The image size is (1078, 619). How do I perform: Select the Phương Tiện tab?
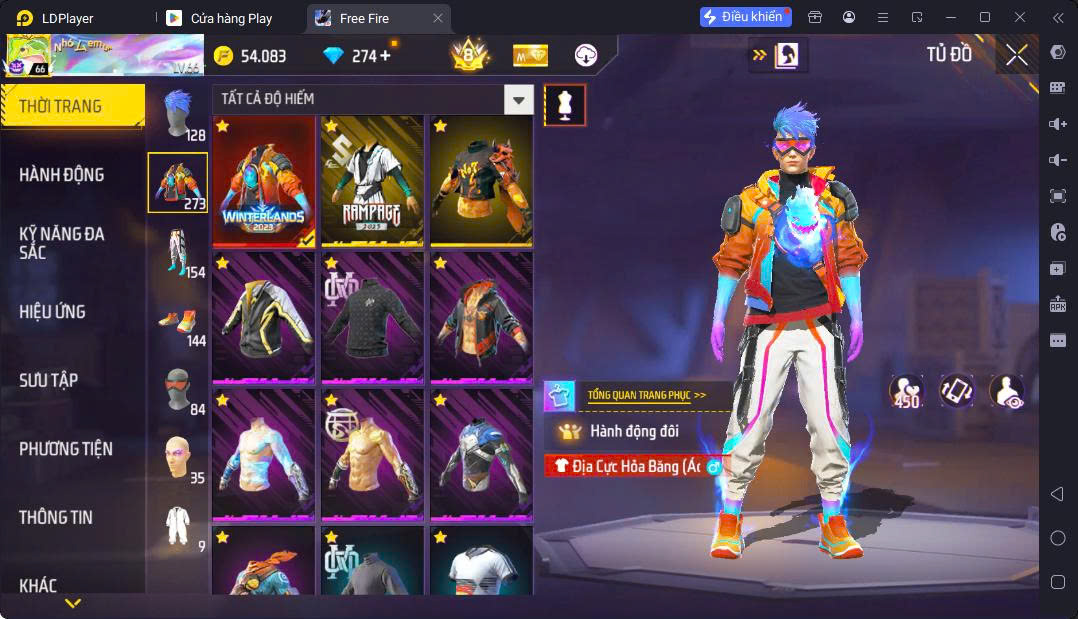pyautogui.click(x=65, y=449)
